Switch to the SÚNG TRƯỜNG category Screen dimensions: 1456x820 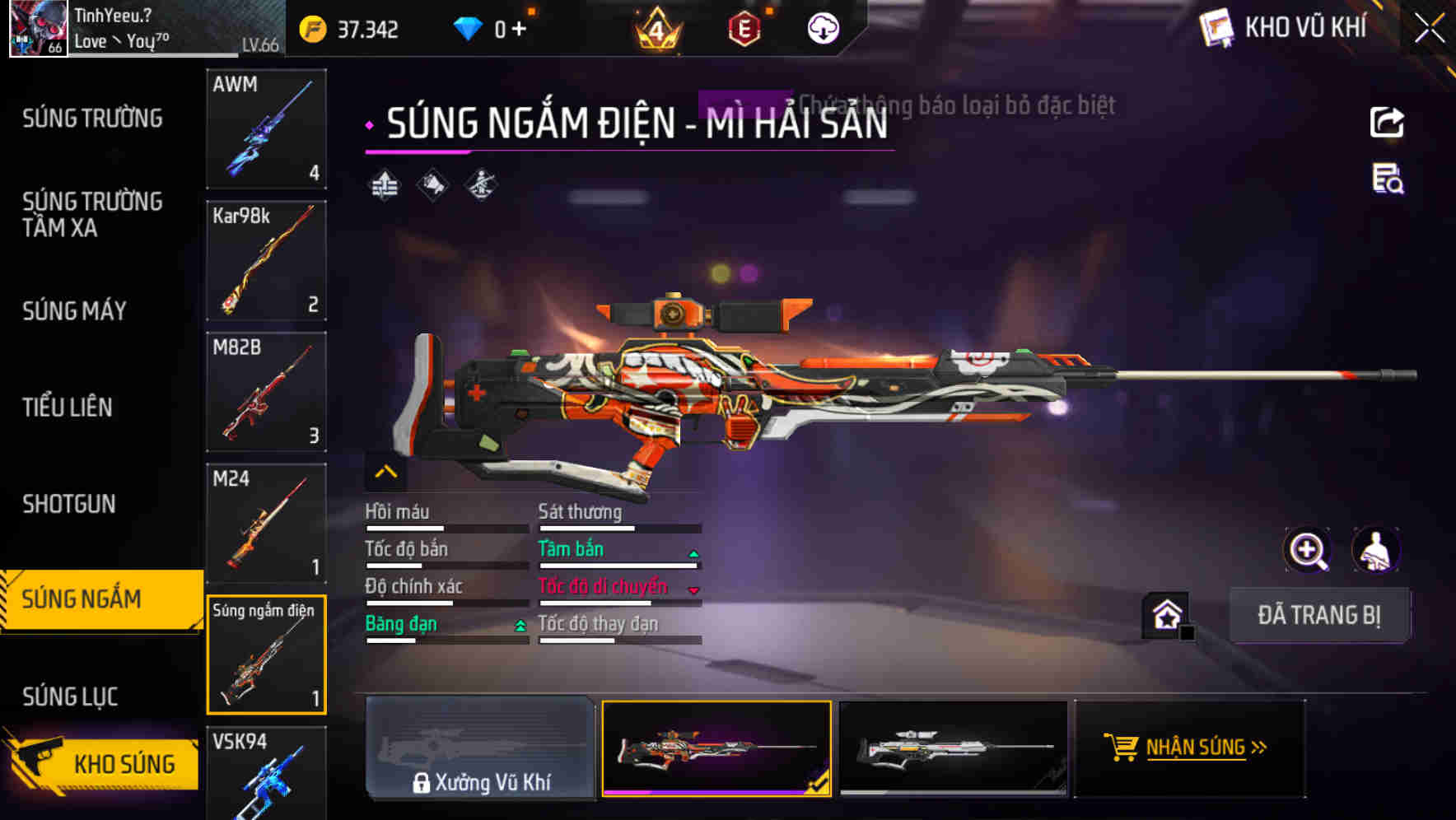91,118
